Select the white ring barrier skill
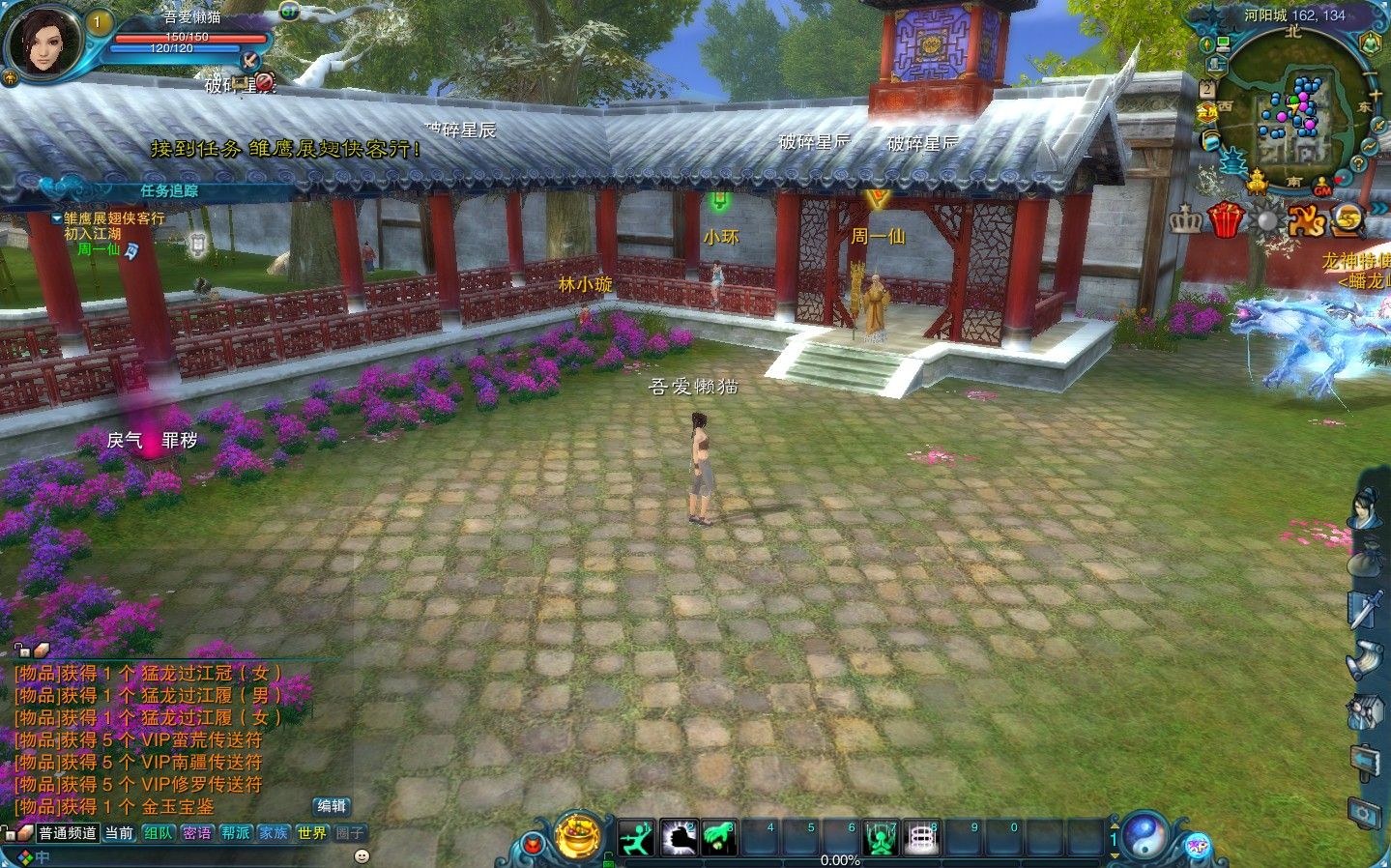 click(921, 837)
